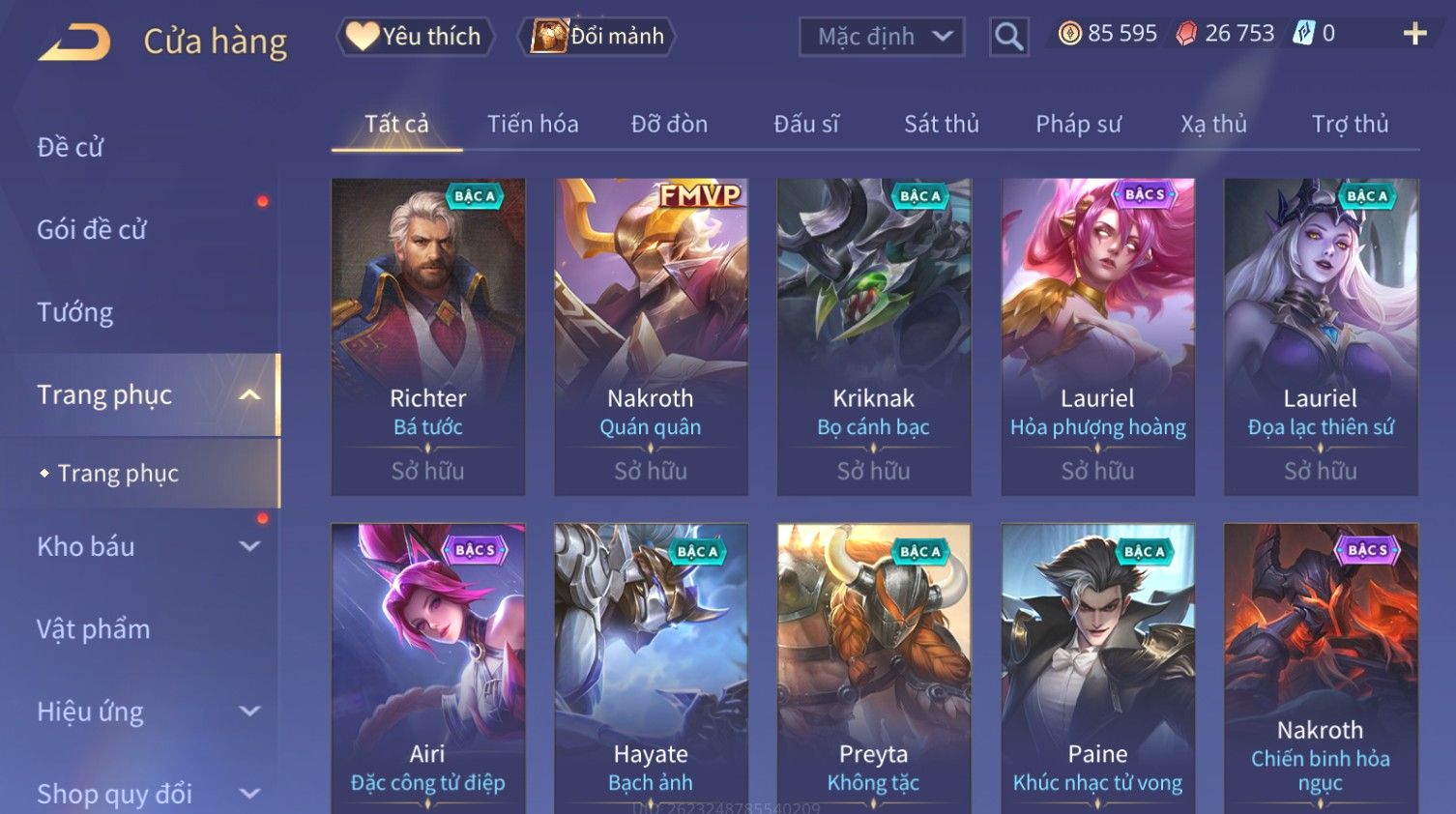
Task: Select the Richter Bá tước skin card
Action: tap(428, 336)
